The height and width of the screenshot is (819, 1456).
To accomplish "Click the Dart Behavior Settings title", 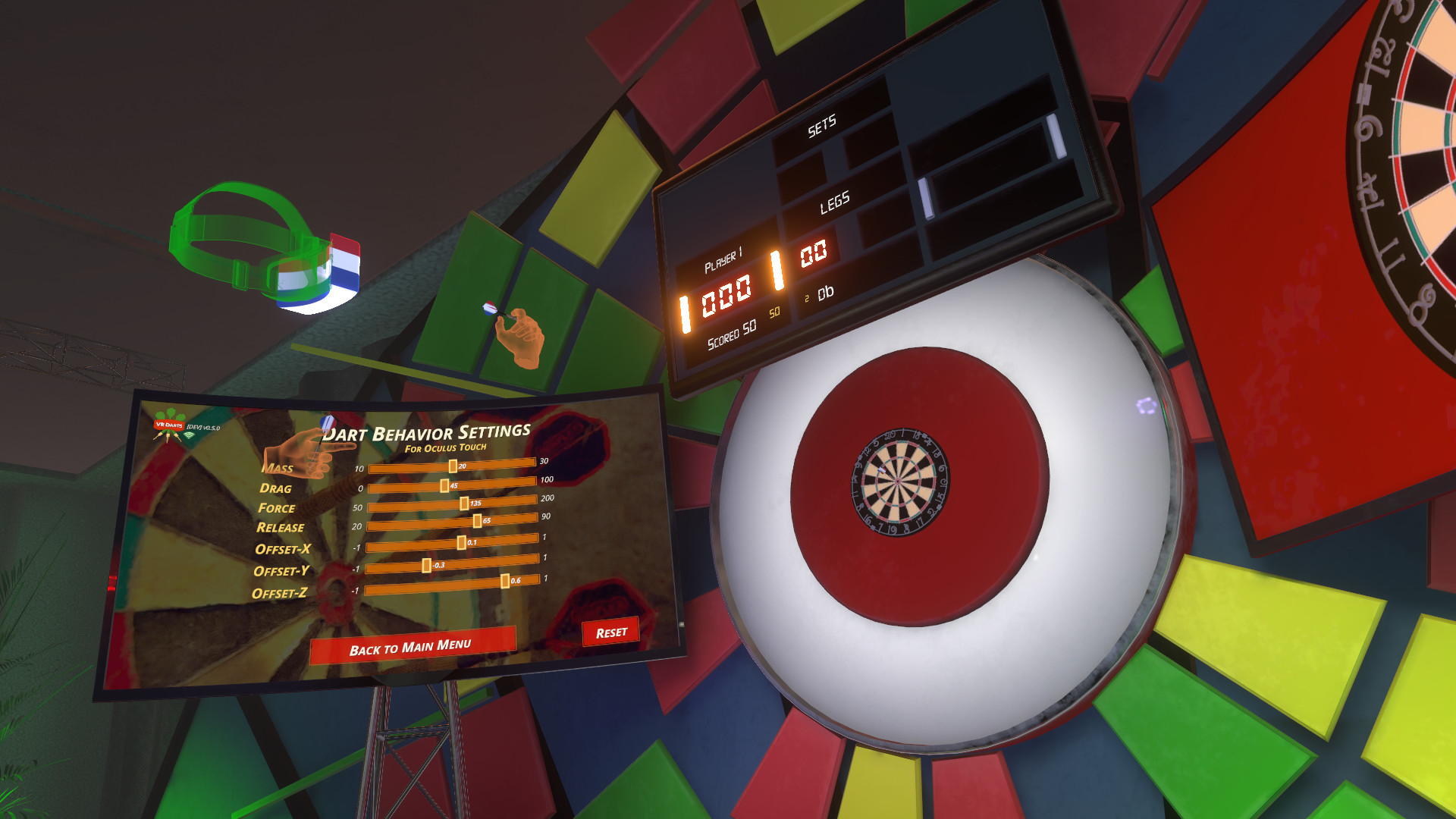I will (x=427, y=432).
